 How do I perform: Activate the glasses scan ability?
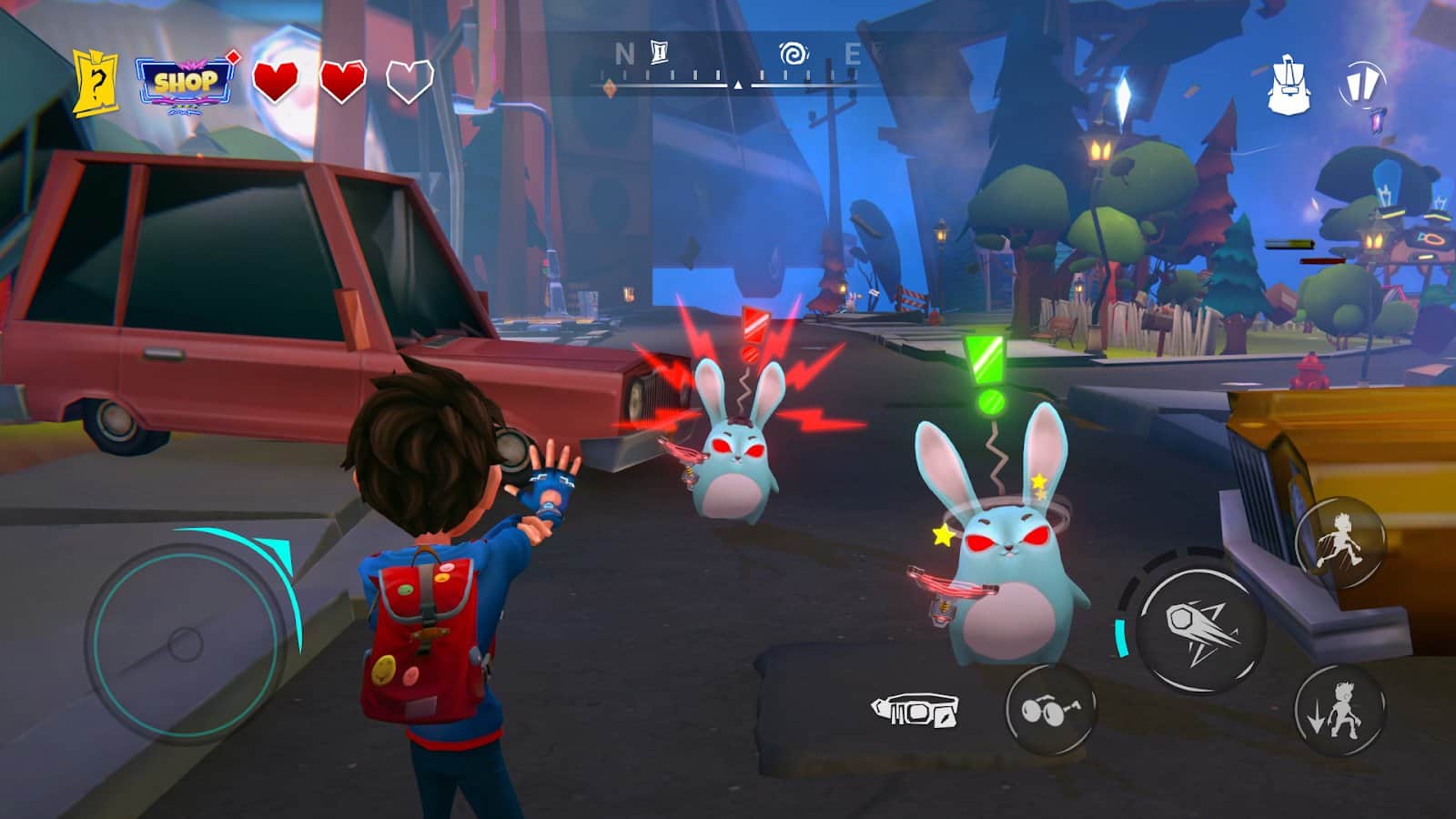click(x=1050, y=709)
